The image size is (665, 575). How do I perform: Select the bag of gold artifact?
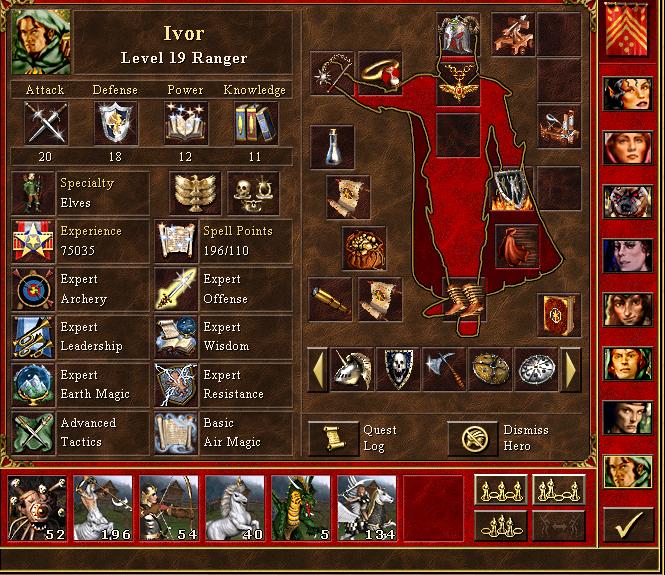[x=364, y=248]
